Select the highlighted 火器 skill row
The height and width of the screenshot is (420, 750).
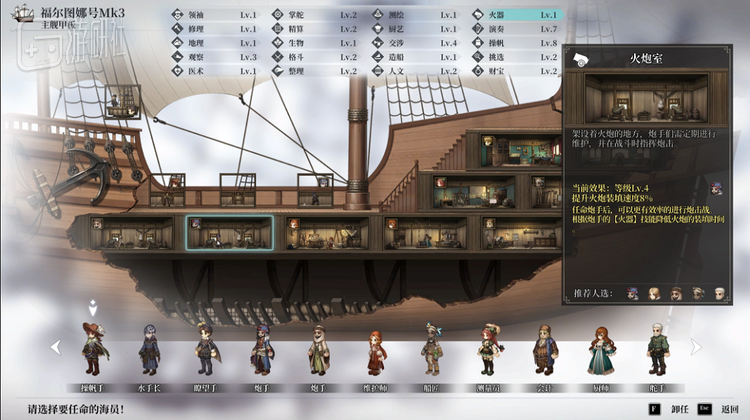[520, 15]
